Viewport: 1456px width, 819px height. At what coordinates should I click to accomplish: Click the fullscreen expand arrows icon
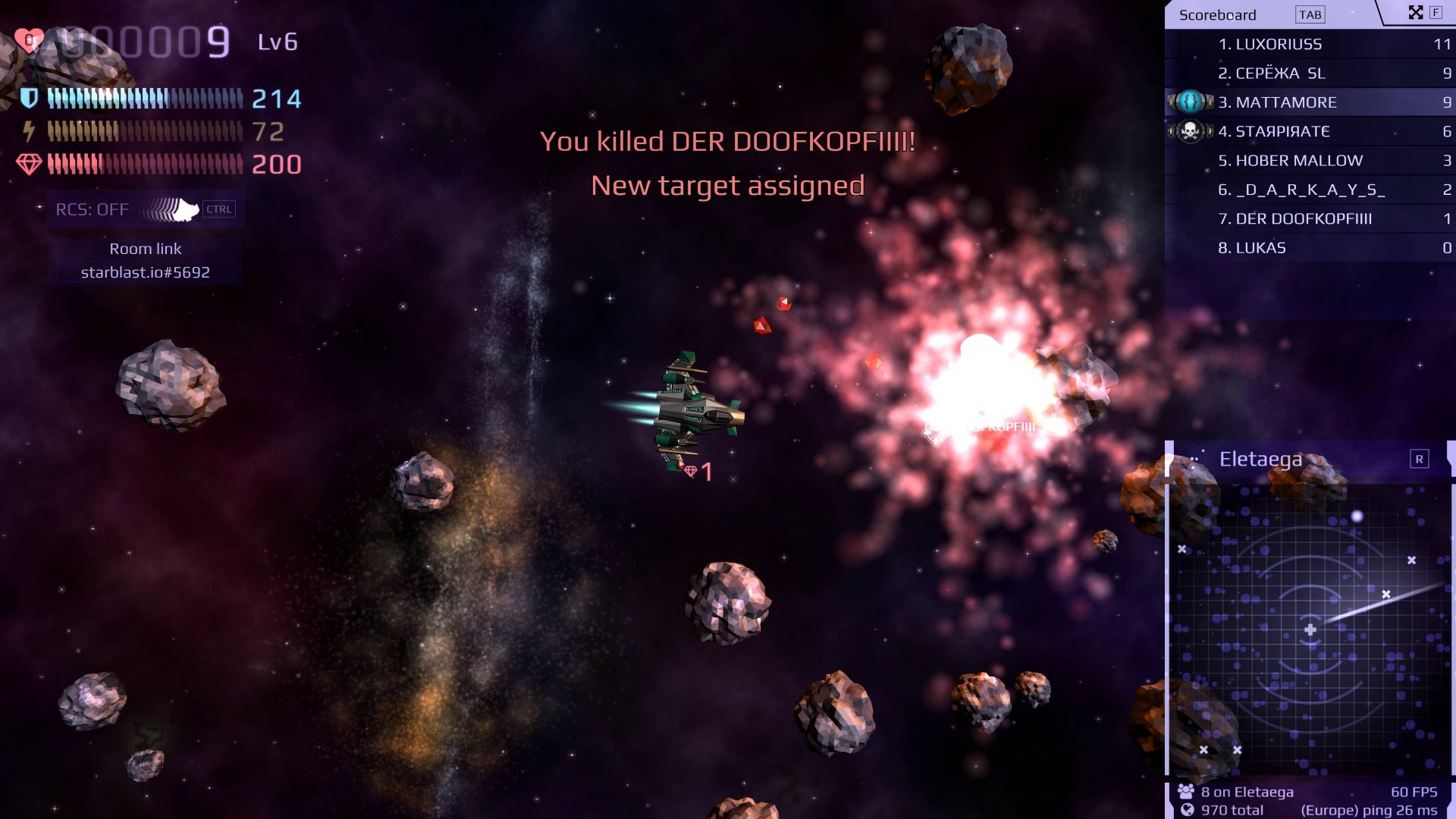[1415, 11]
